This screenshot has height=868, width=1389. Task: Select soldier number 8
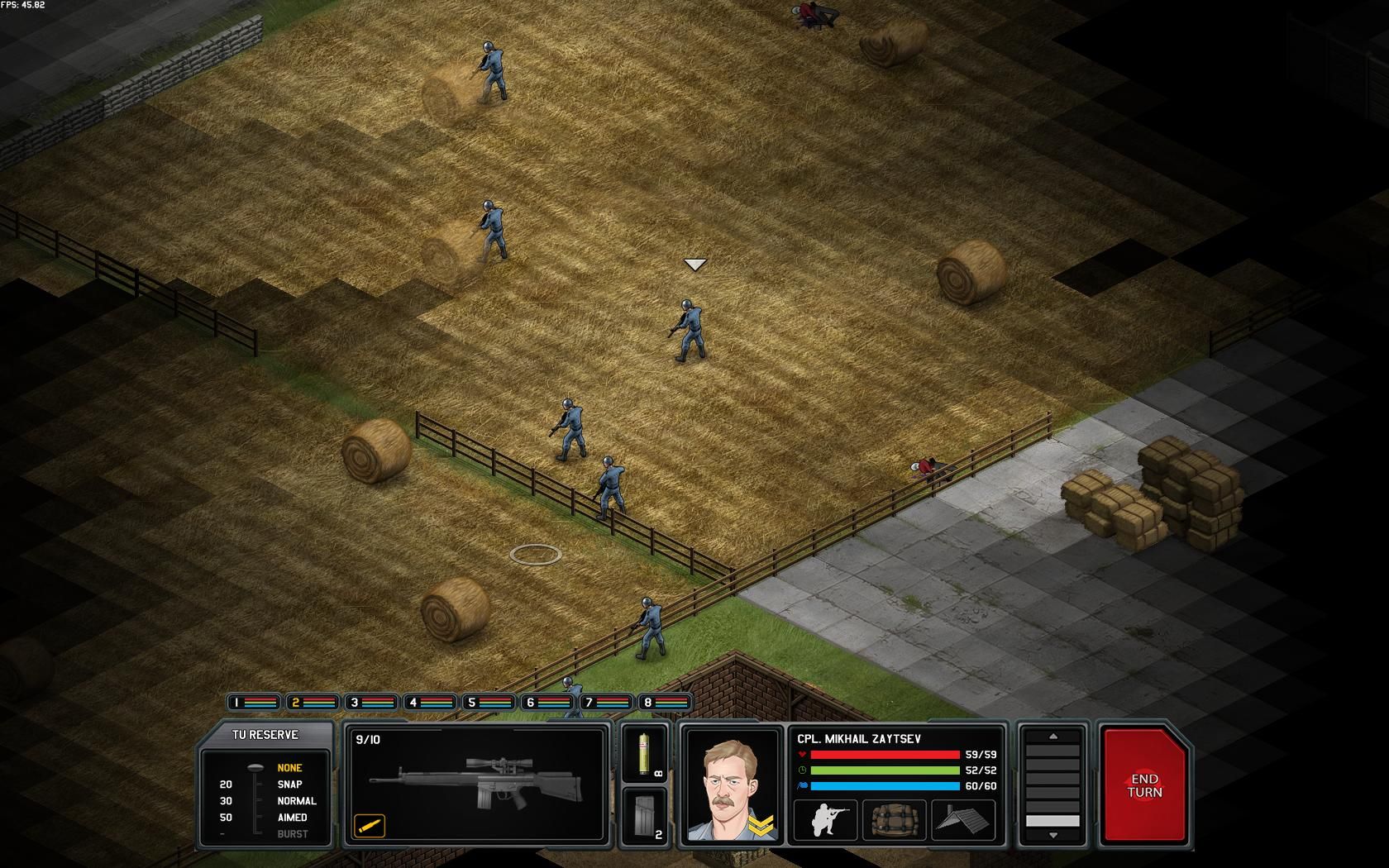click(x=665, y=703)
